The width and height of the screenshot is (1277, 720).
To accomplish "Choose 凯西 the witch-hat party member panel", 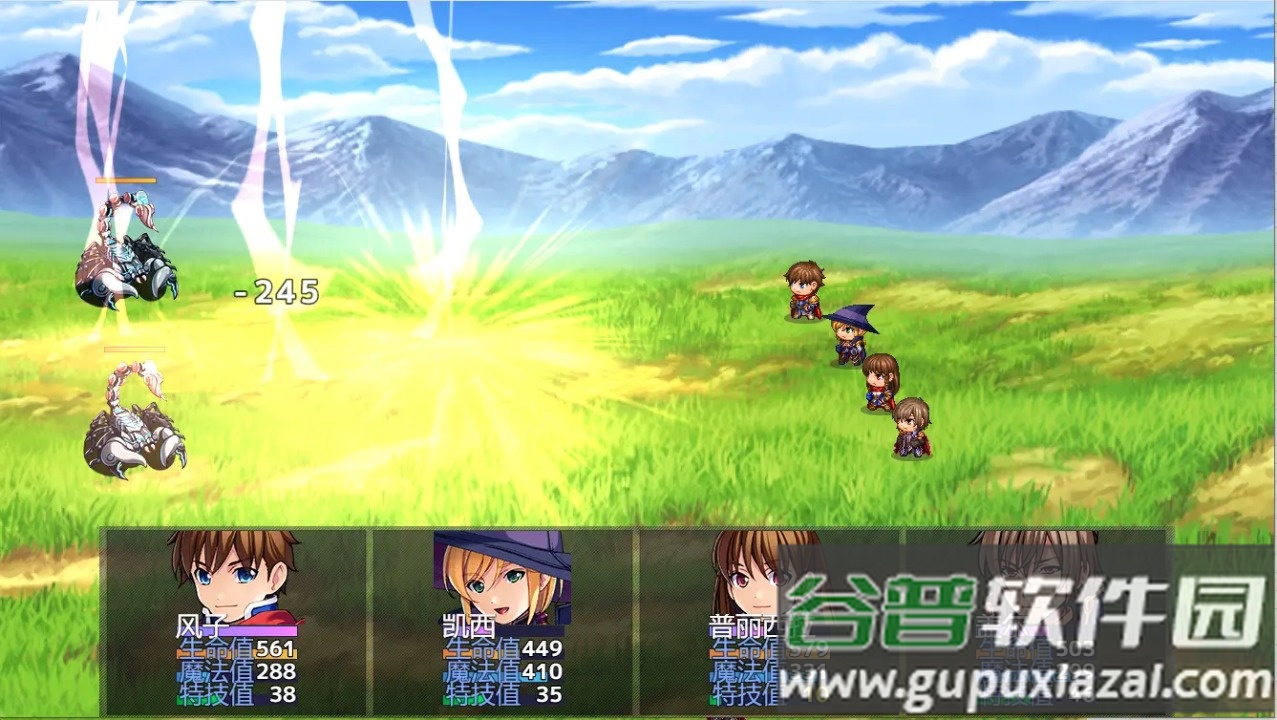I will click(502, 620).
